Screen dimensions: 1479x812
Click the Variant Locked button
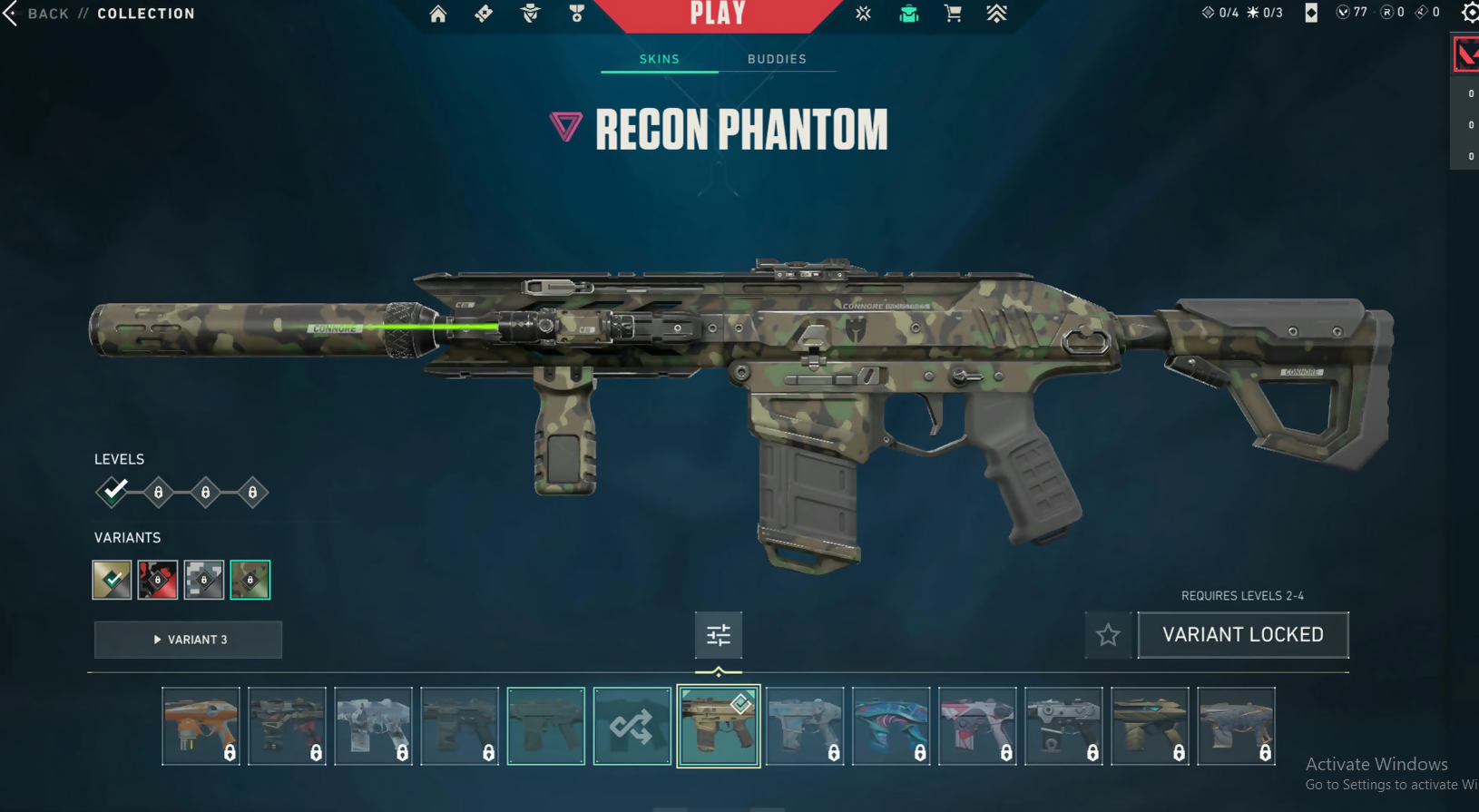1243,635
